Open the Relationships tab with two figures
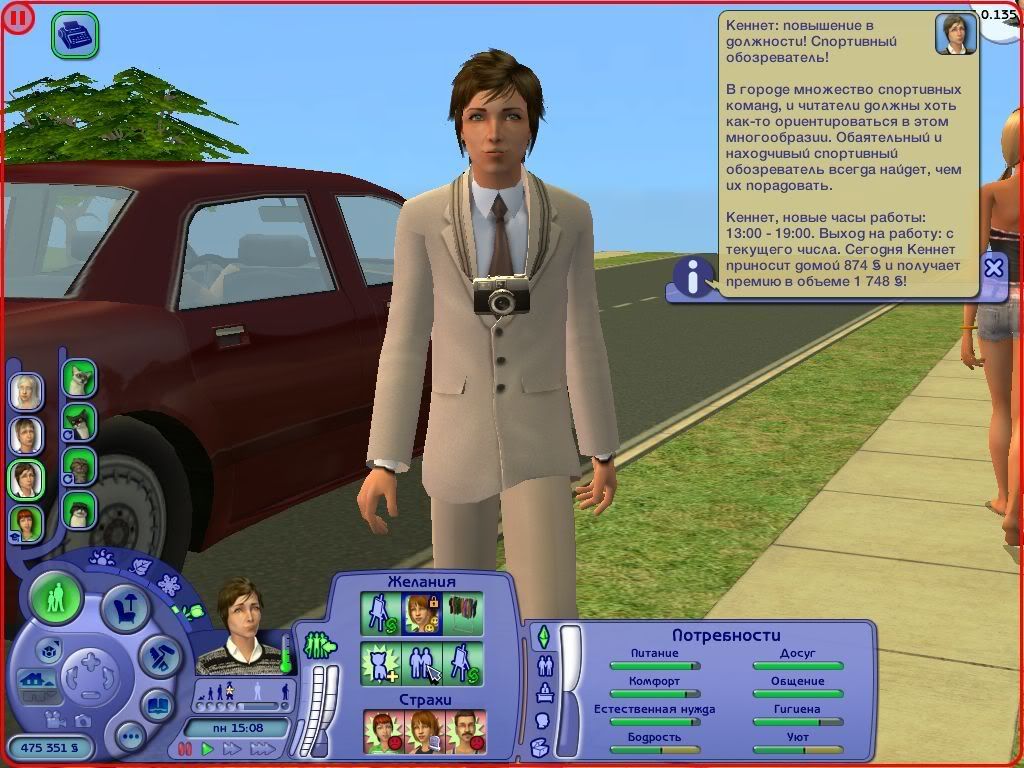The width and height of the screenshot is (1024, 768). (545, 664)
